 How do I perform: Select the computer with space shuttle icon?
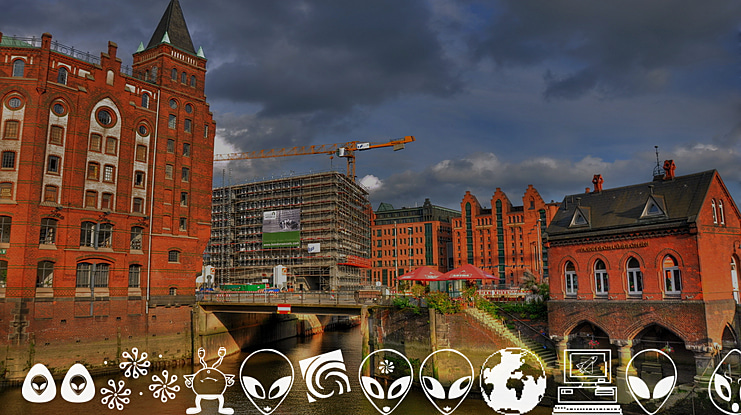pyautogui.click(x=587, y=380)
